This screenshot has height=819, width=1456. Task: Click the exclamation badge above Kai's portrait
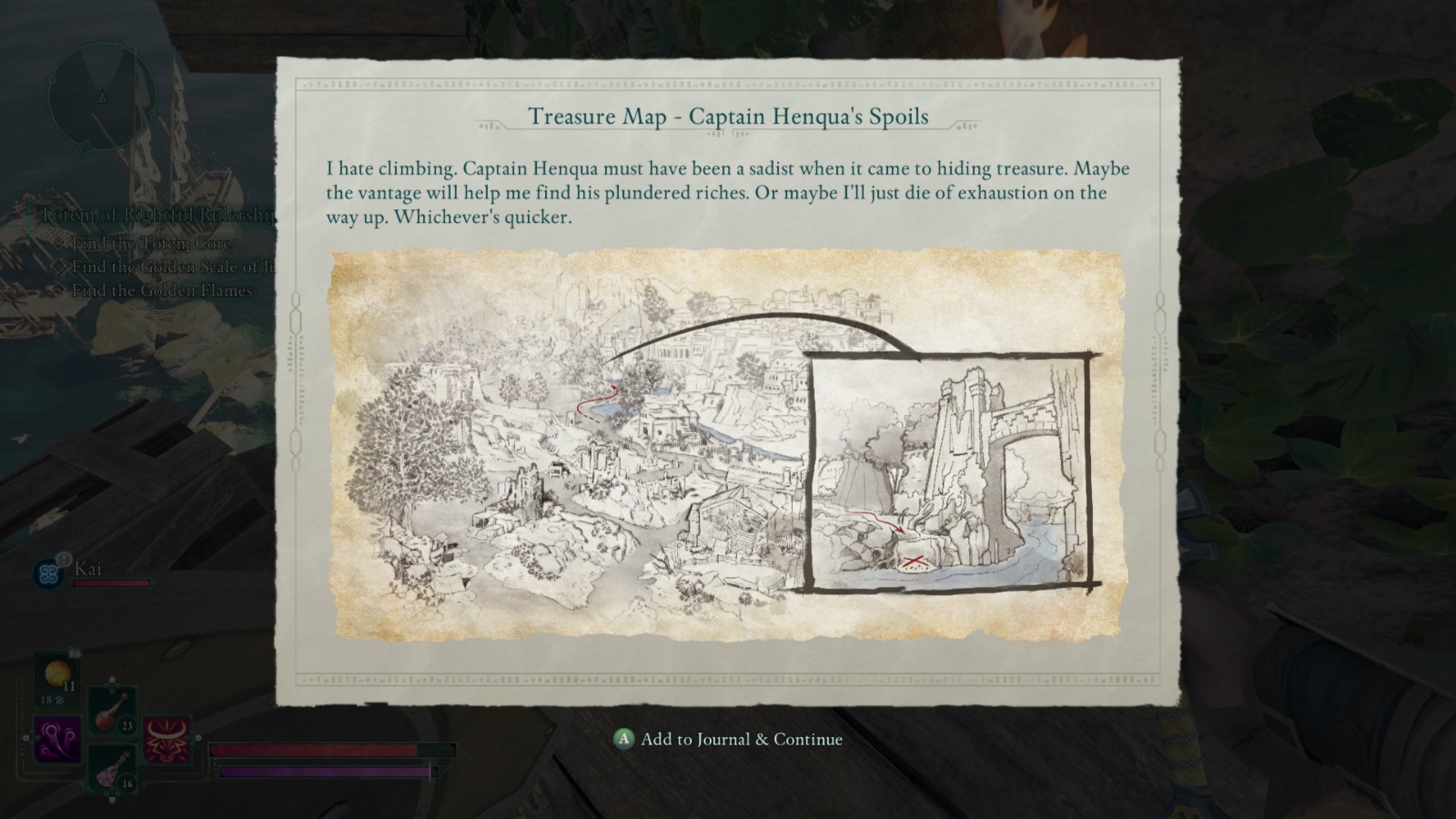click(x=64, y=558)
